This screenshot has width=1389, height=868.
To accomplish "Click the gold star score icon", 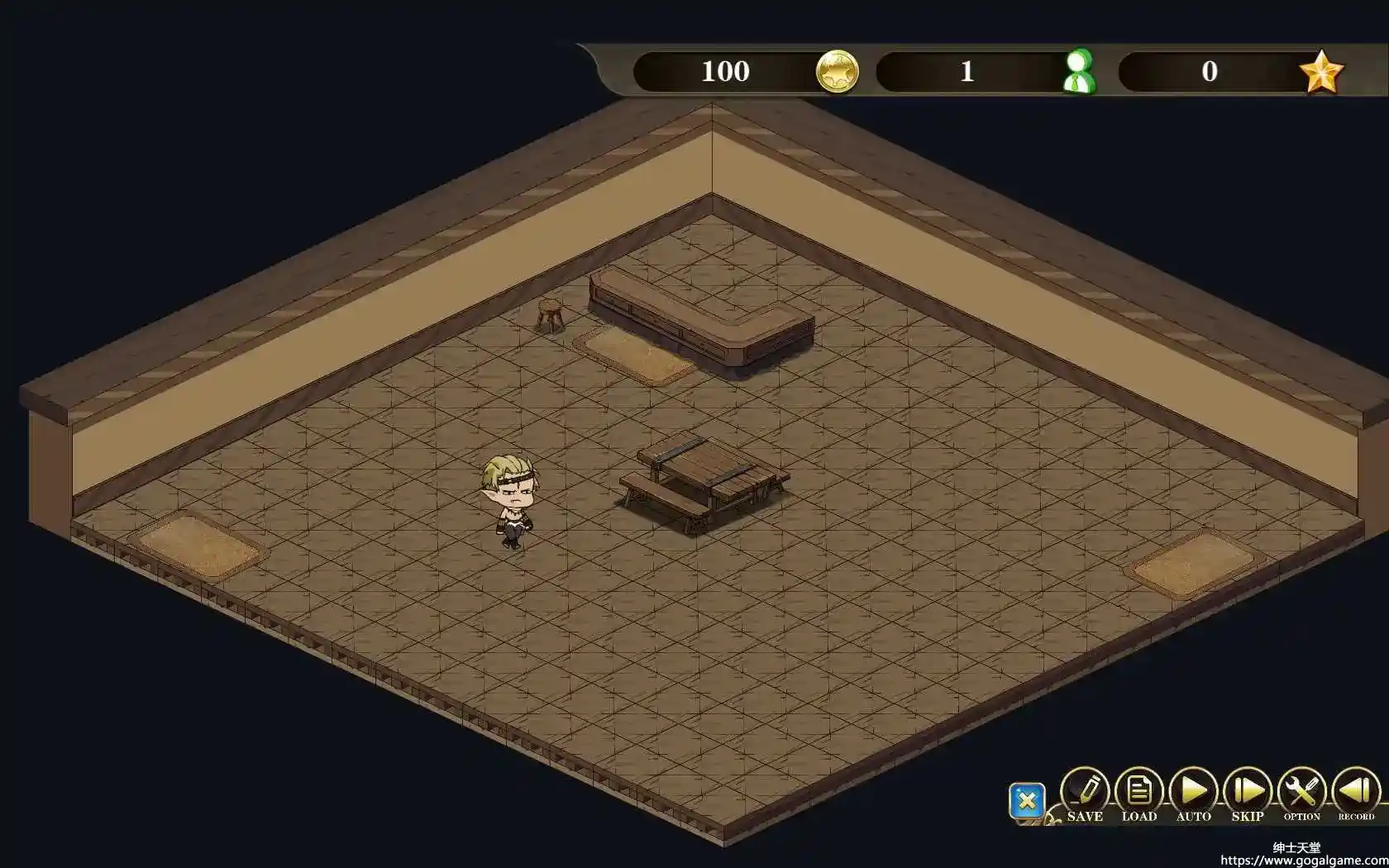I will click(x=1324, y=71).
